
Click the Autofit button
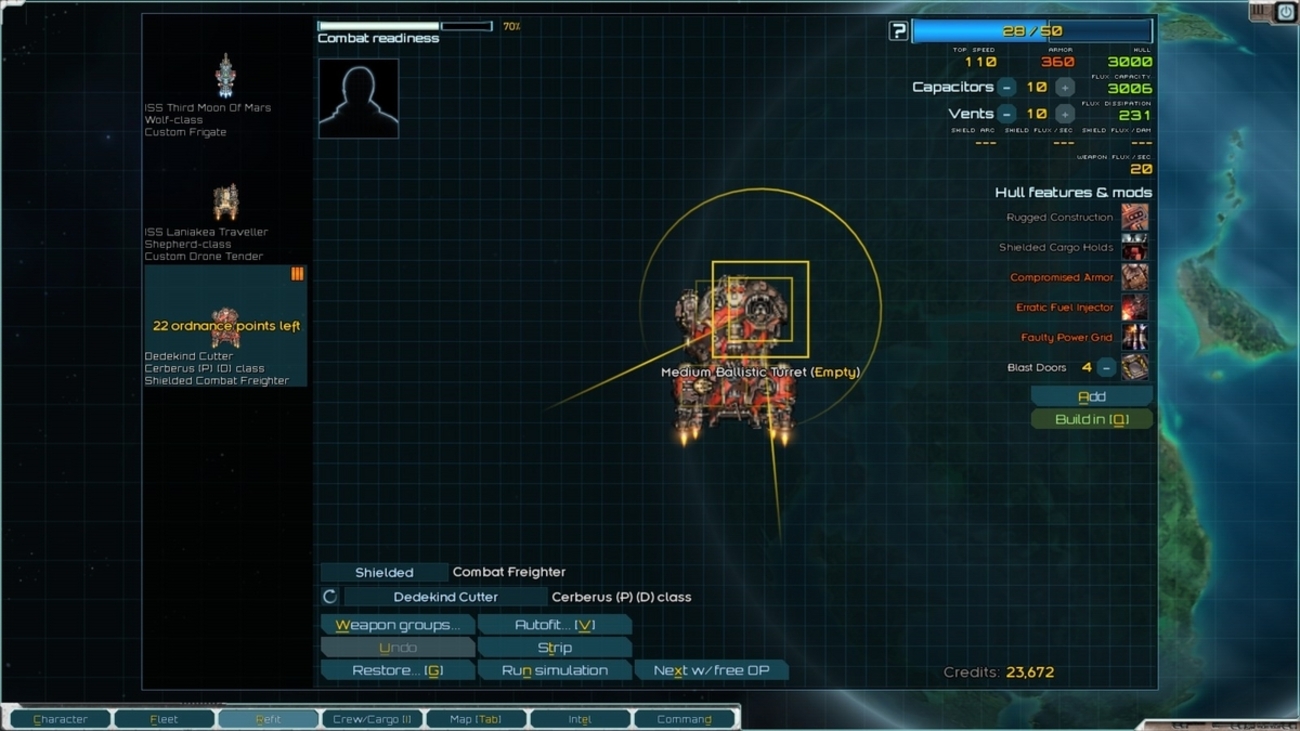point(554,625)
